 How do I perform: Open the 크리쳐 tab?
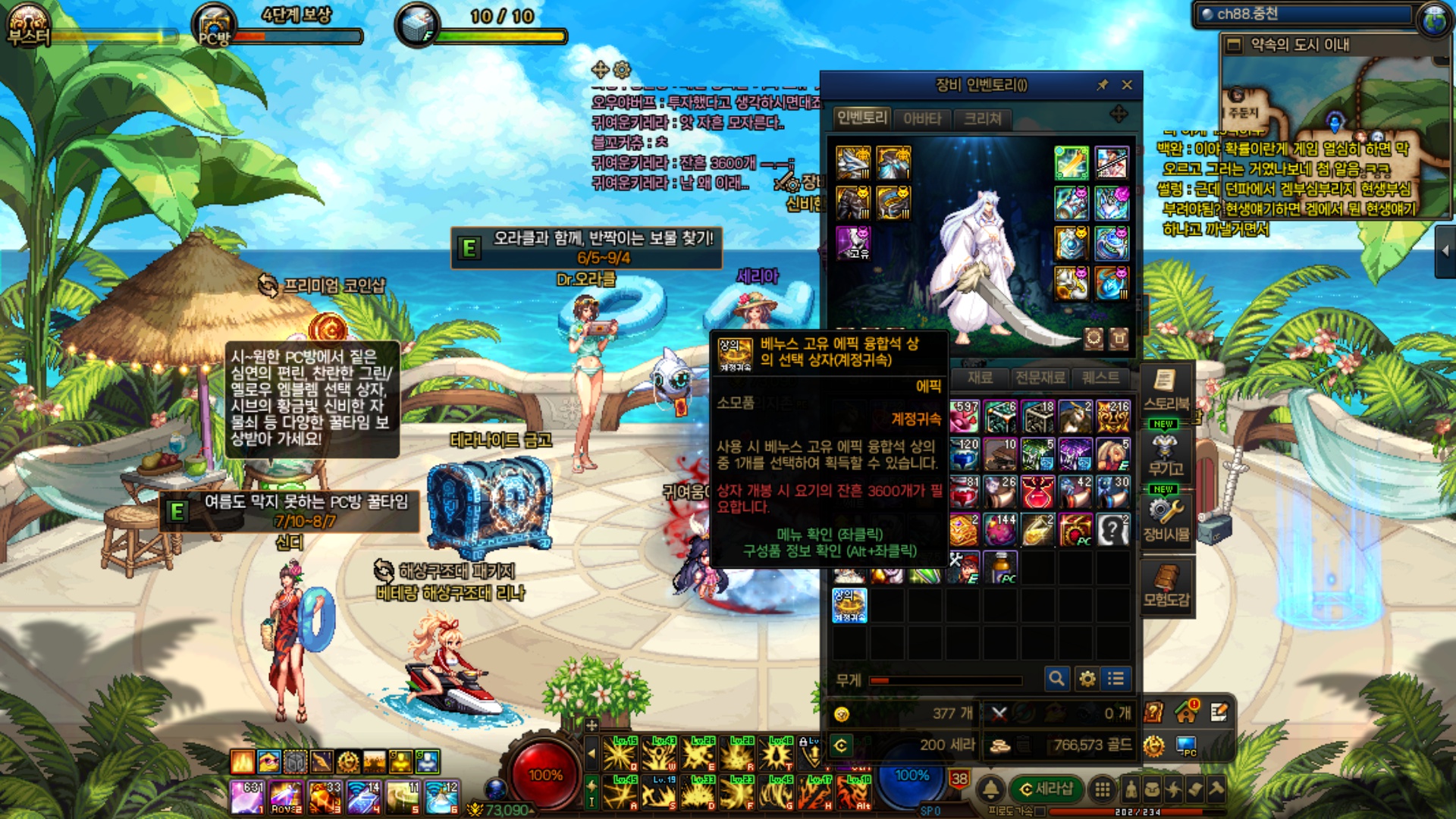click(983, 118)
